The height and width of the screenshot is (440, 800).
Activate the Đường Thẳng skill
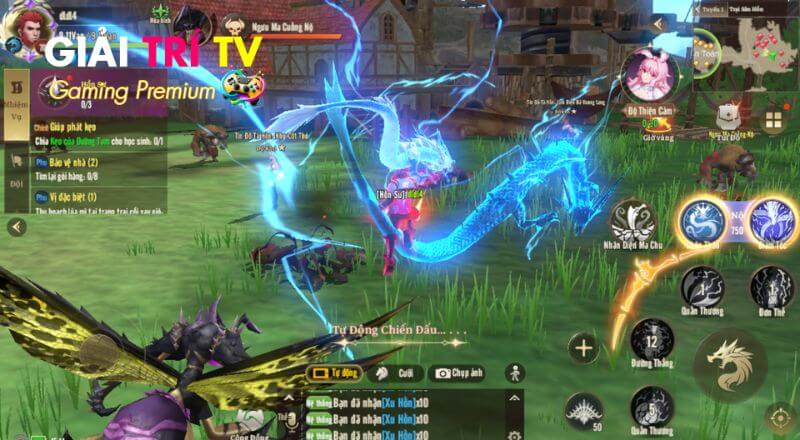click(653, 340)
